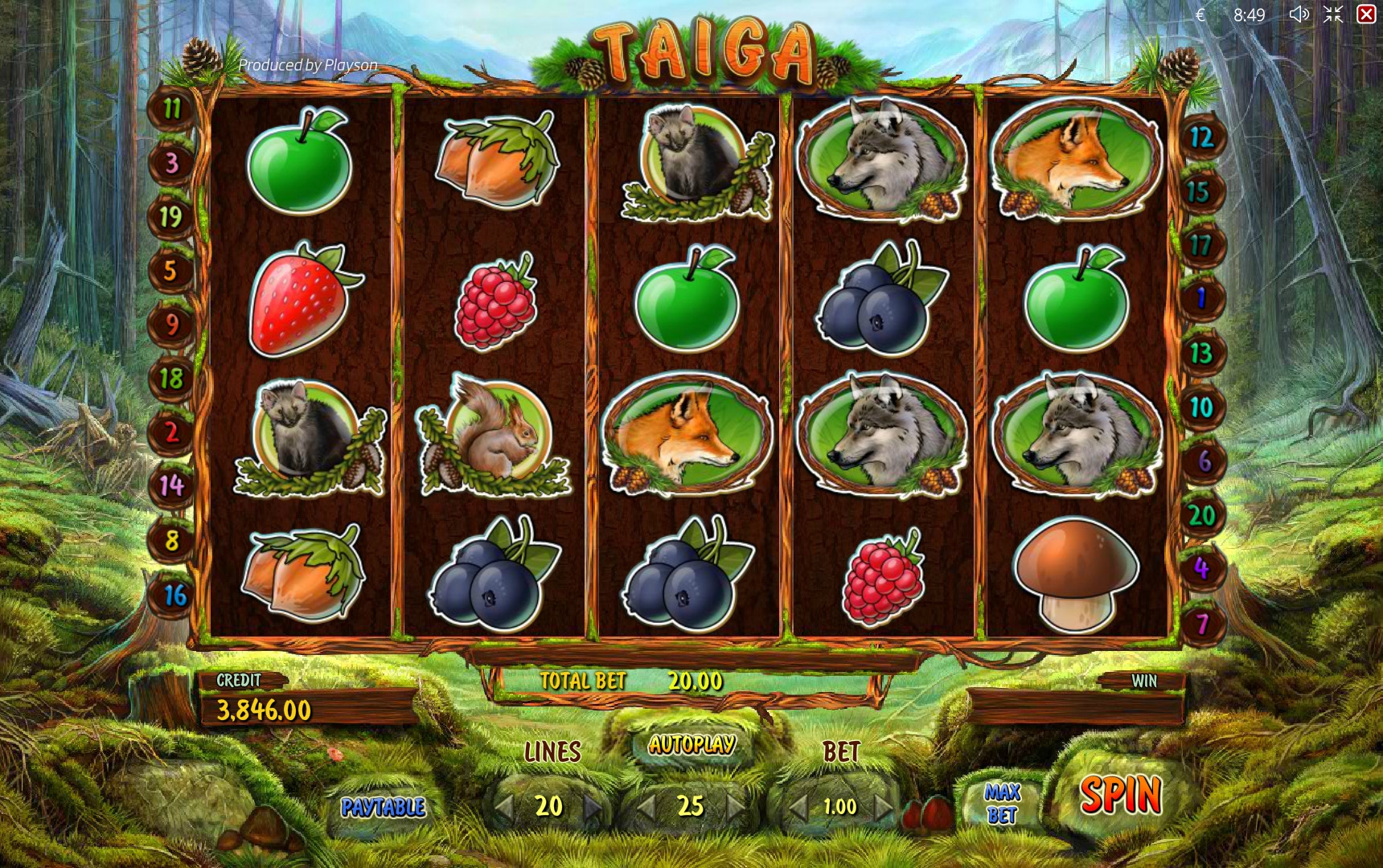Select payline number 16 marker
Screen dimensions: 1383x868
[174, 596]
